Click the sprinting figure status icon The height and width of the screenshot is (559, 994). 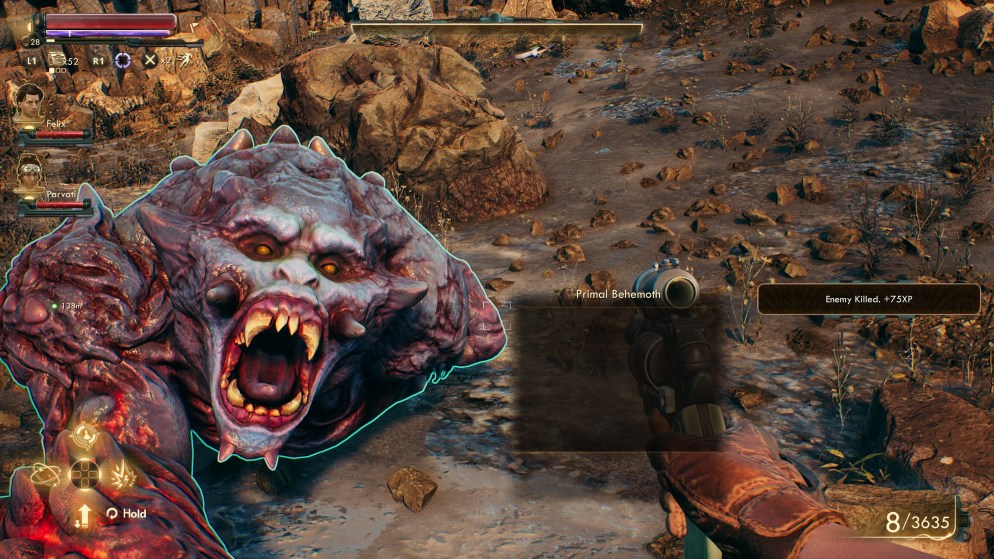click(182, 61)
